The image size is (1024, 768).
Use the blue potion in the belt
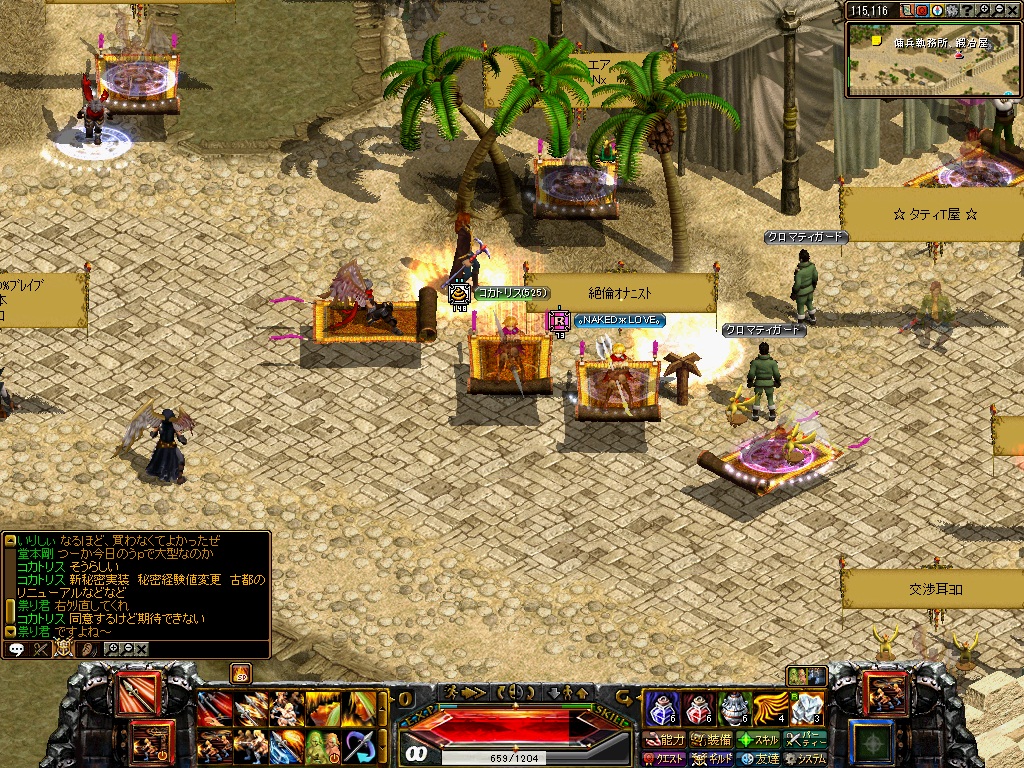661,708
